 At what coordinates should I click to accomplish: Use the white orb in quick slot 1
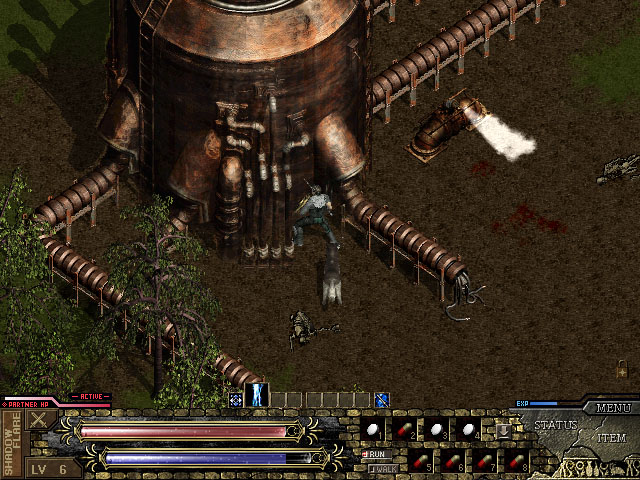pos(373,430)
